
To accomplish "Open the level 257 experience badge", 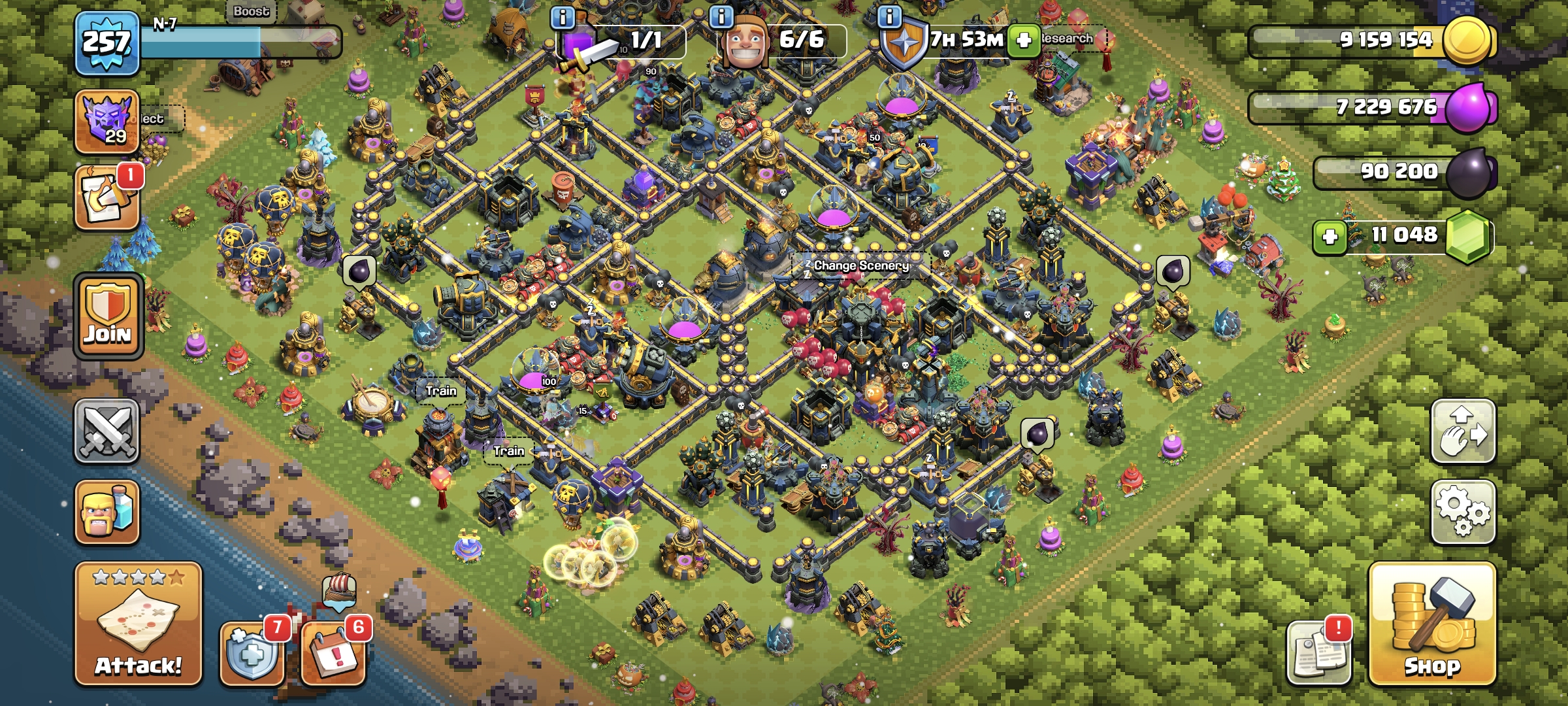I will coord(106,43).
